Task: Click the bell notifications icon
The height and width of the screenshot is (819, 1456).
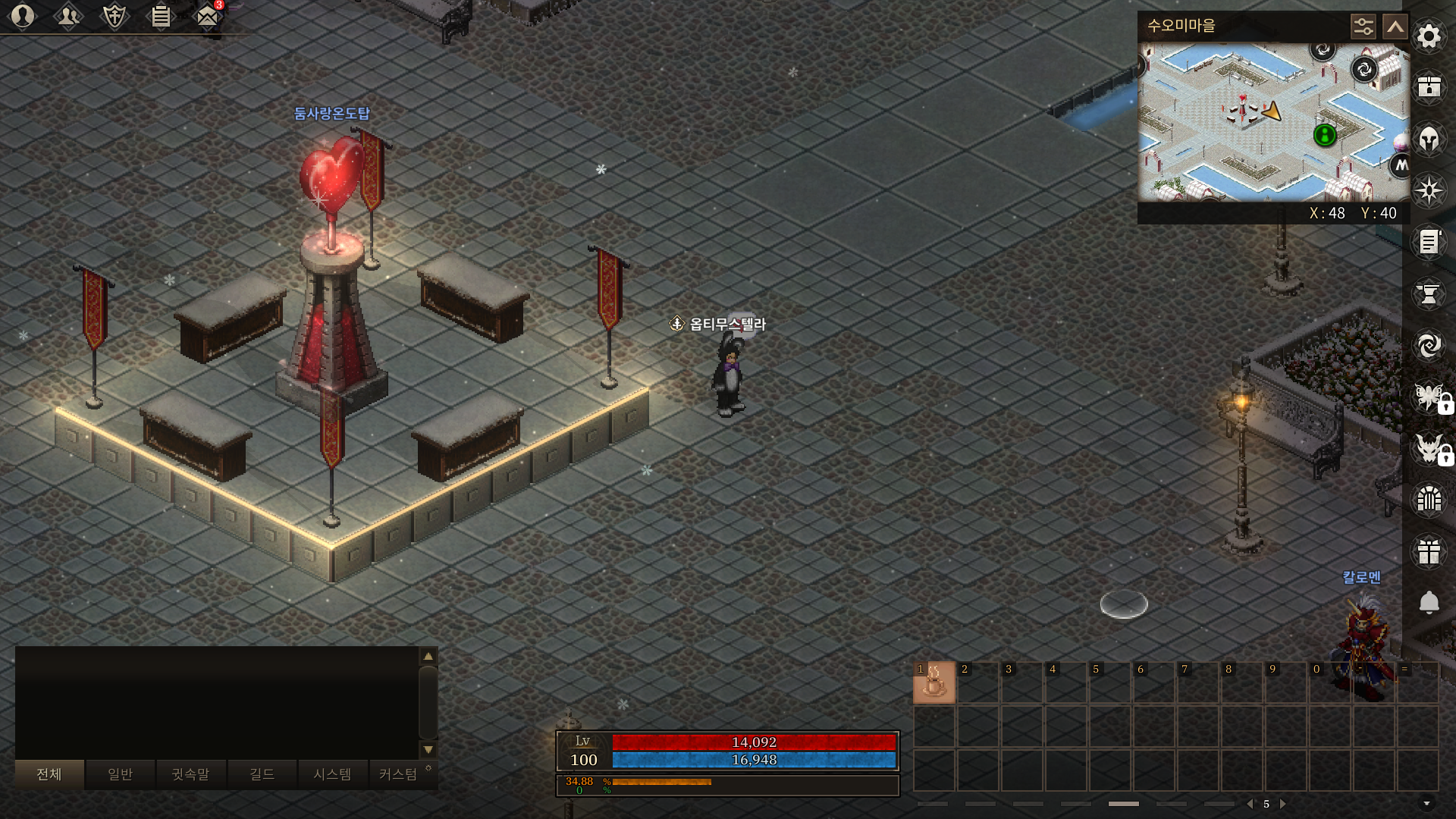Action: point(1429,603)
